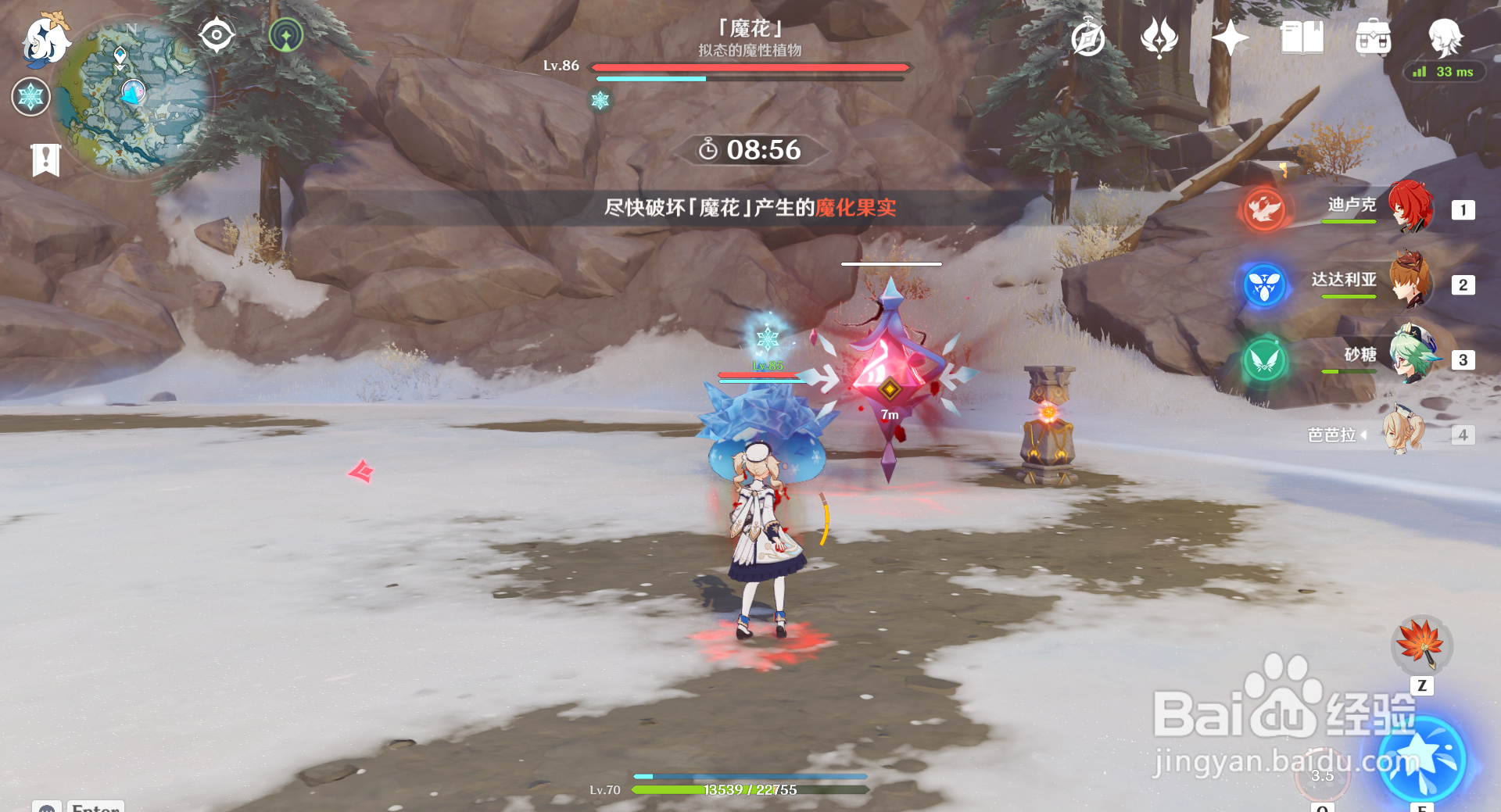Click the Sheer Cold snowflake status icon
1501x812 pixels.
coord(30,97)
